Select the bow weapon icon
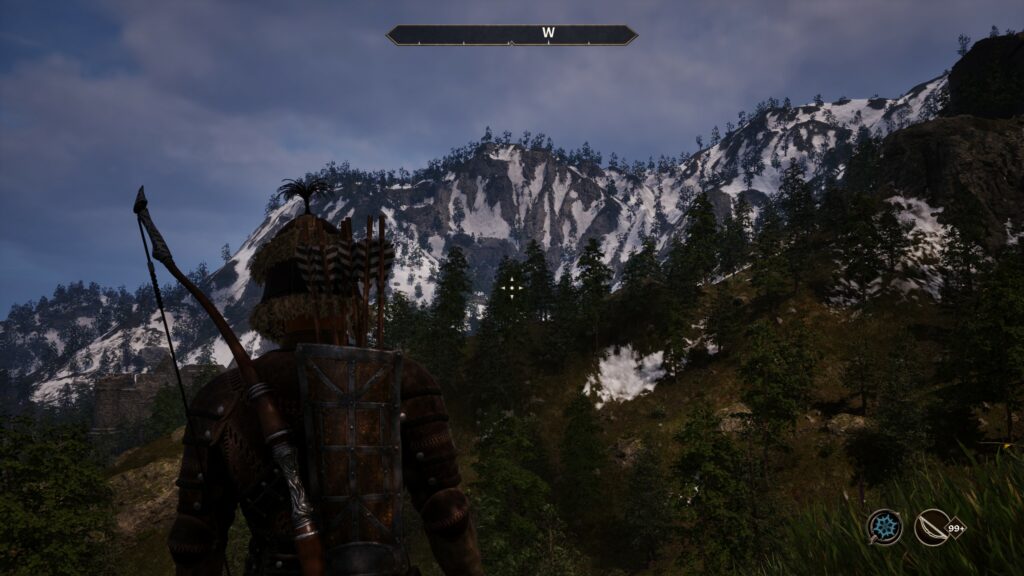1024x576 pixels. click(932, 527)
